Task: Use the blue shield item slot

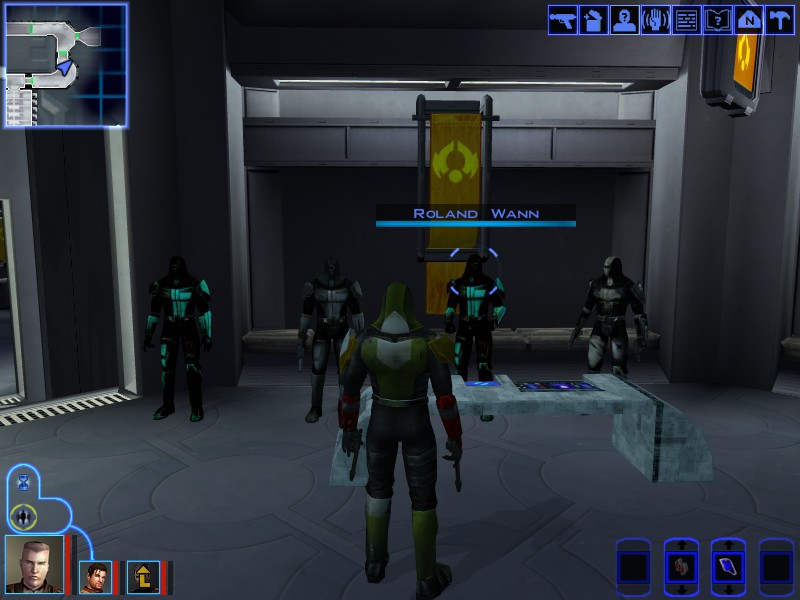Action: 728,567
